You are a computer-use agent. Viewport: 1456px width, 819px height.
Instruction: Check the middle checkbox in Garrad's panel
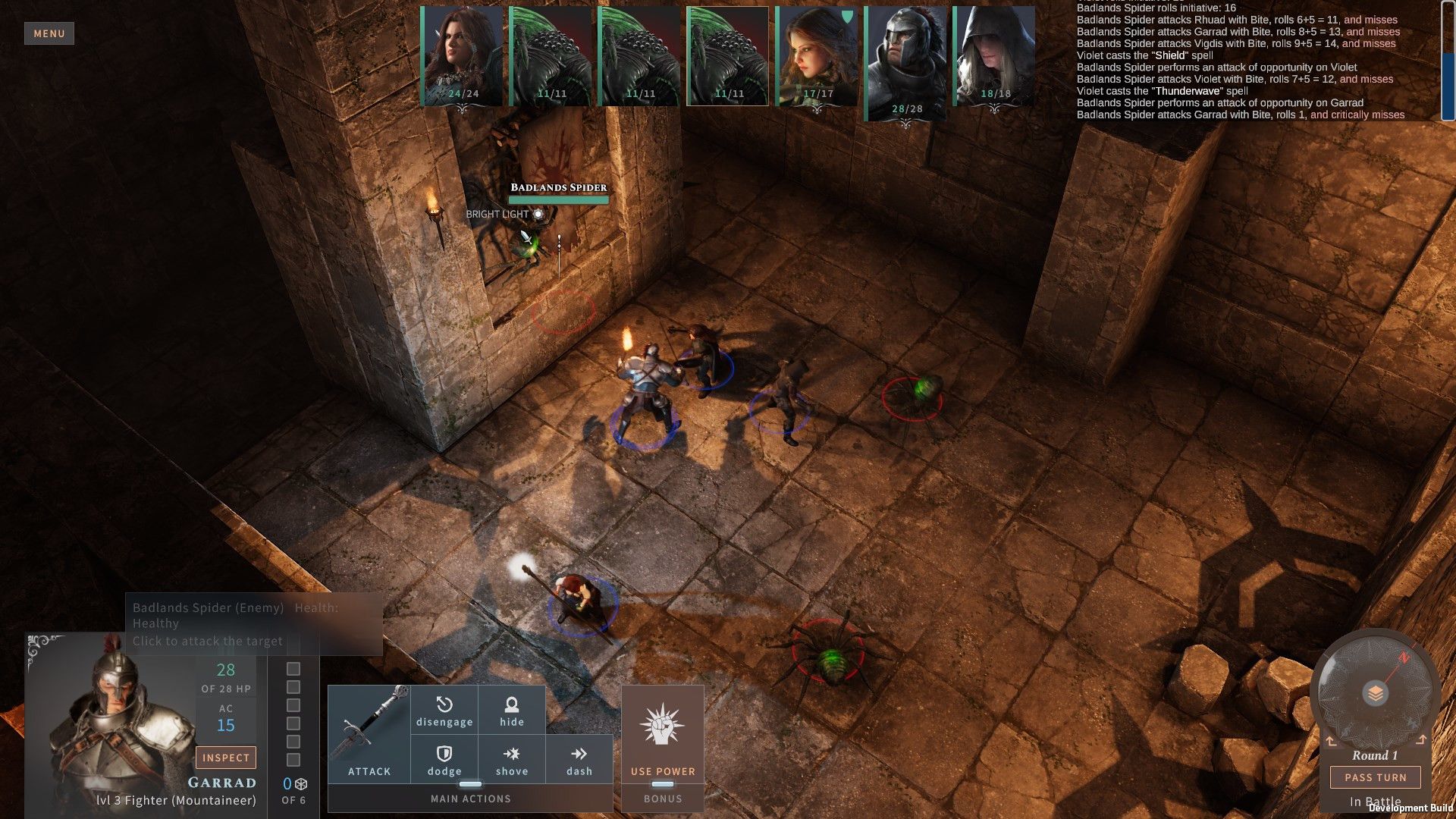(x=293, y=713)
